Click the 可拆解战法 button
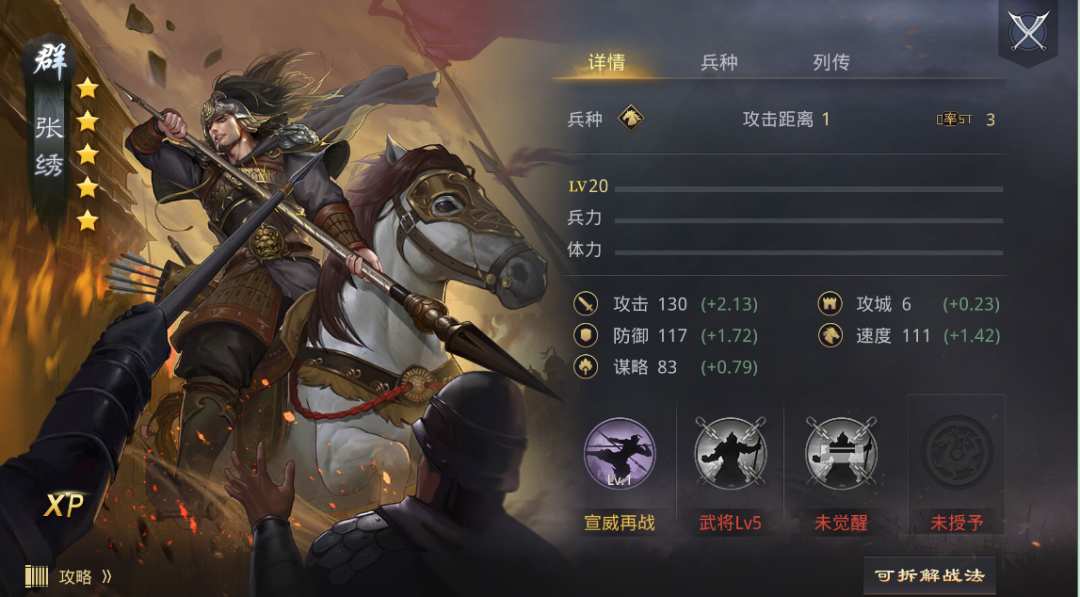The height and width of the screenshot is (597, 1080). click(x=929, y=576)
